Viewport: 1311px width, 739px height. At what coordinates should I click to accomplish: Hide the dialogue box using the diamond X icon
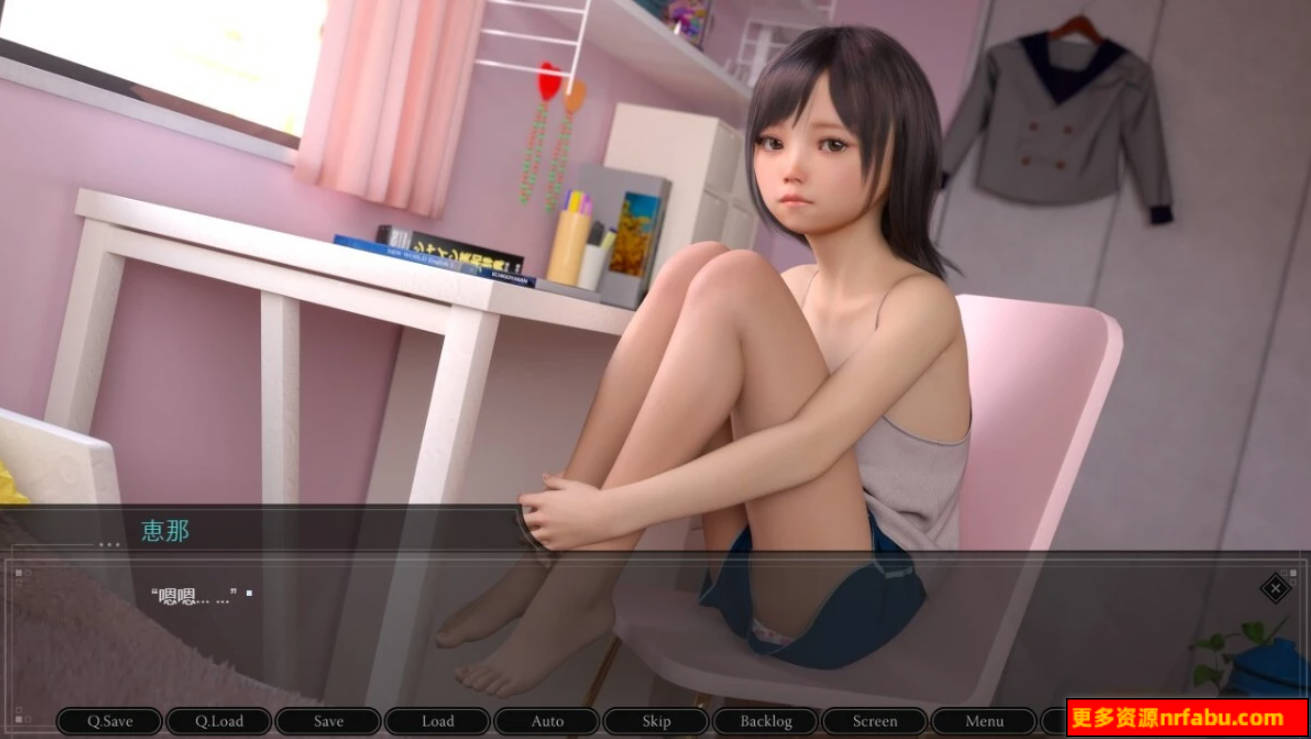1276,590
